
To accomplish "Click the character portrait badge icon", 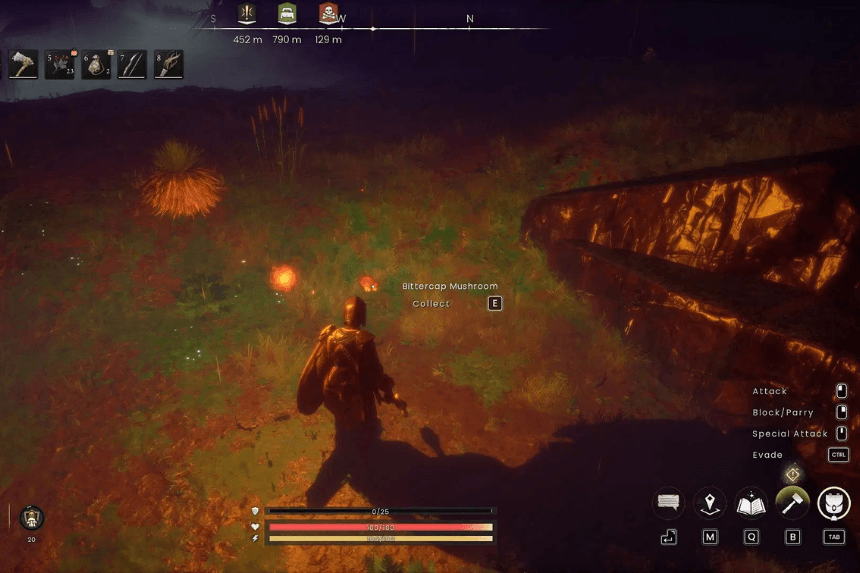I will [x=31, y=518].
